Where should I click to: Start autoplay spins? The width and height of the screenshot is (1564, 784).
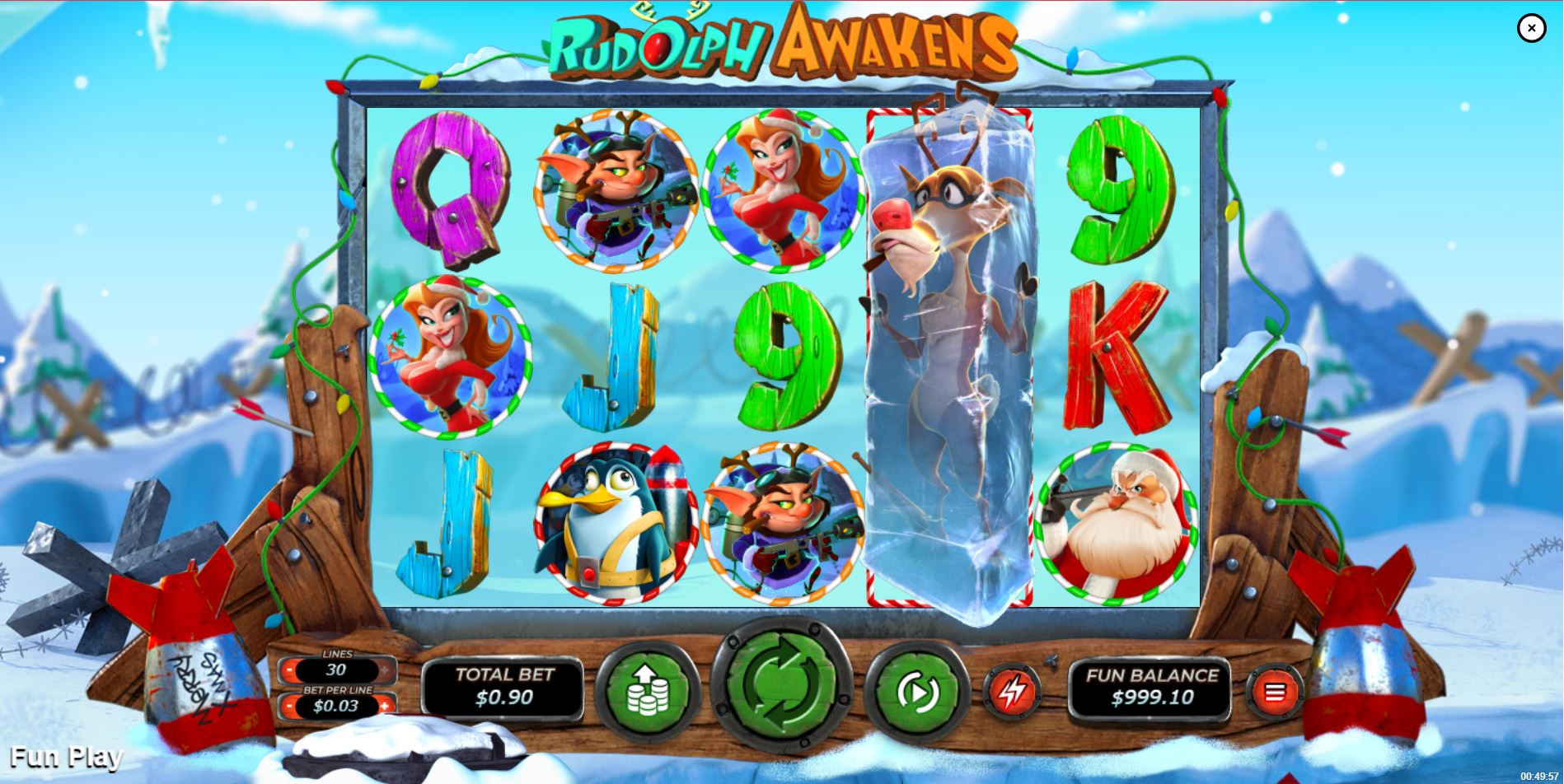917,692
